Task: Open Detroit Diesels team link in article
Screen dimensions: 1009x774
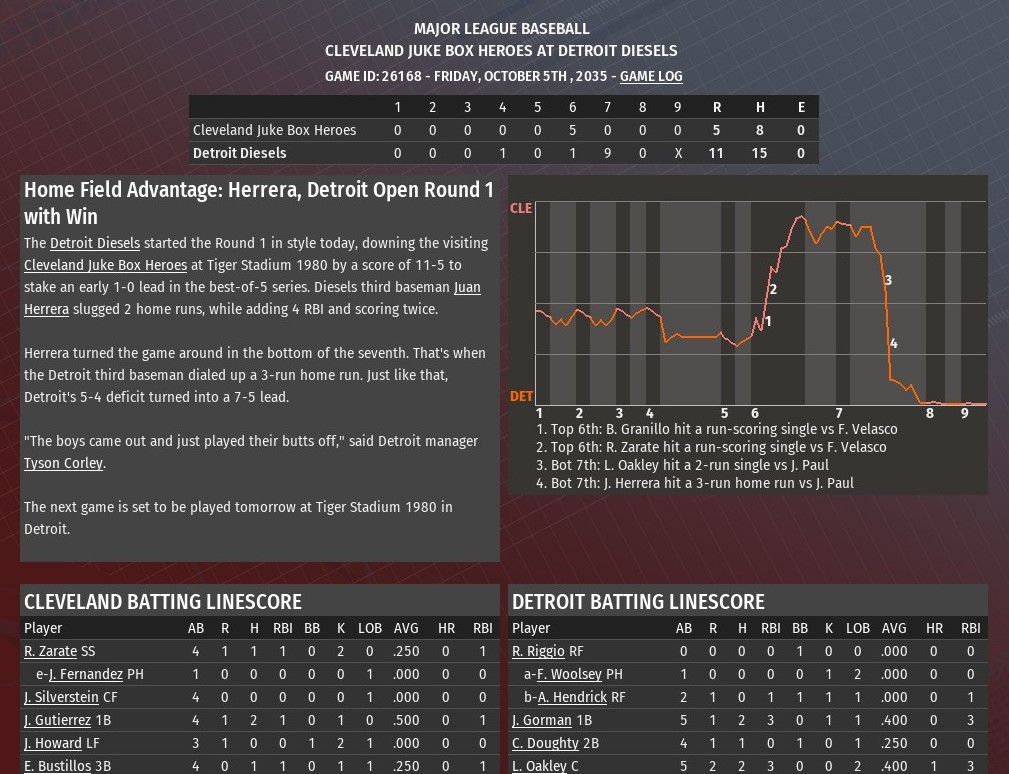Action: (x=95, y=243)
